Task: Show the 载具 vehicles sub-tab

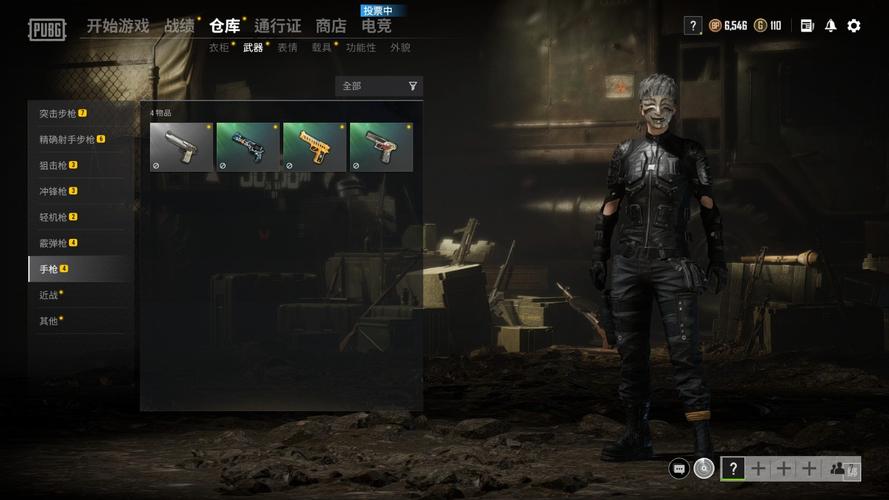Action: 321,47
